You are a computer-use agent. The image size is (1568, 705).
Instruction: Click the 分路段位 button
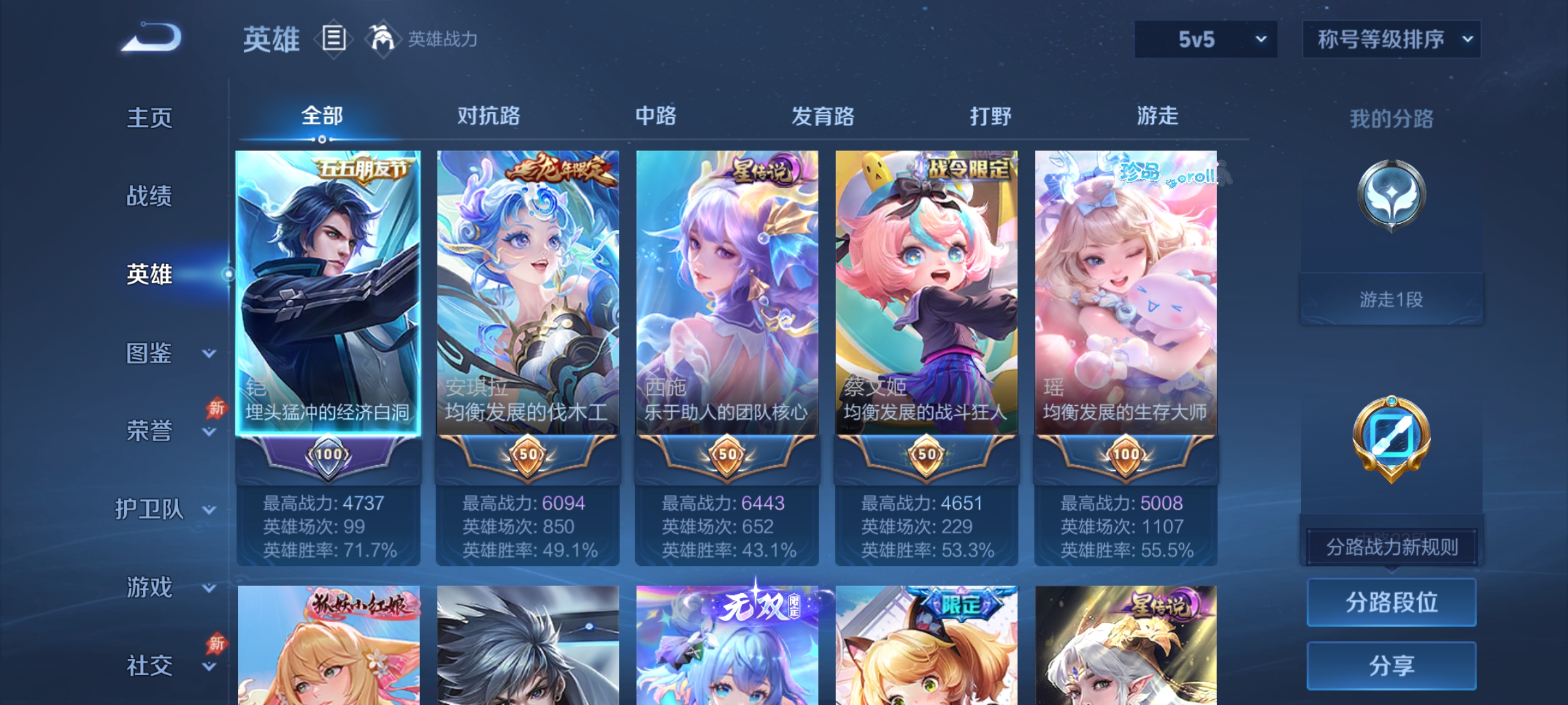pyautogui.click(x=1392, y=602)
